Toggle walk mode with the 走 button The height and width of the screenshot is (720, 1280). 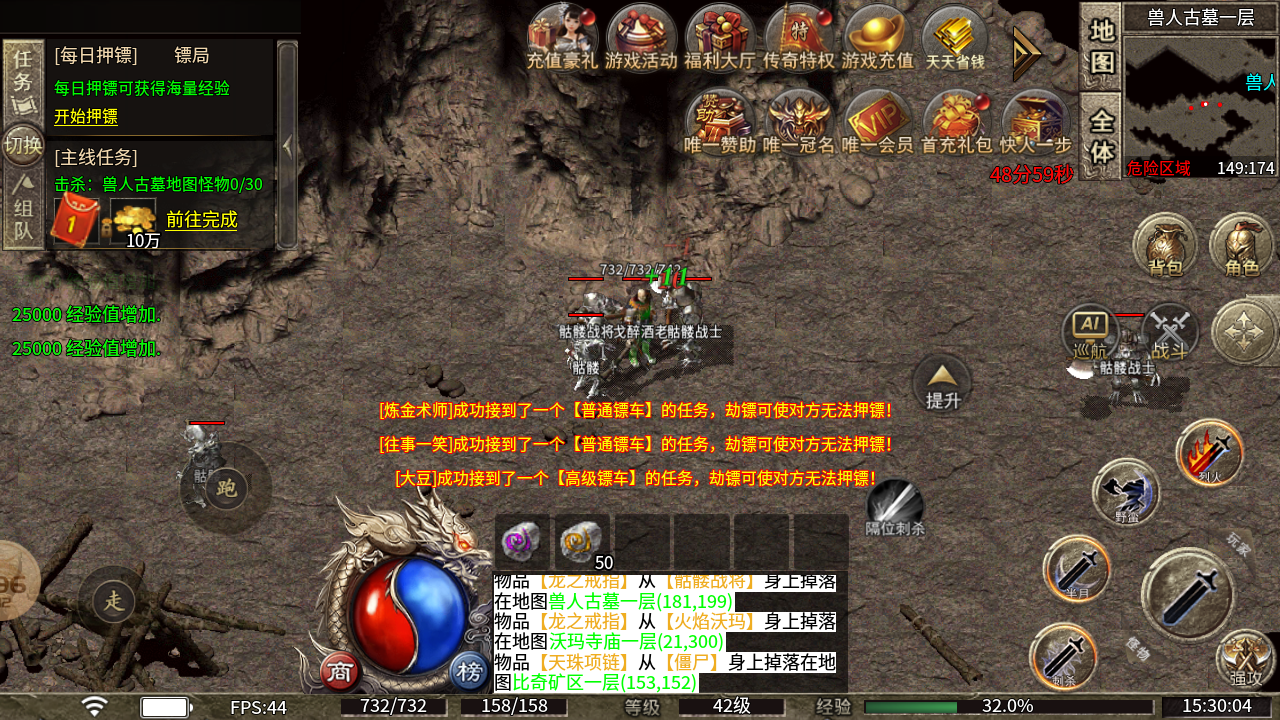click(x=116, y=599)
